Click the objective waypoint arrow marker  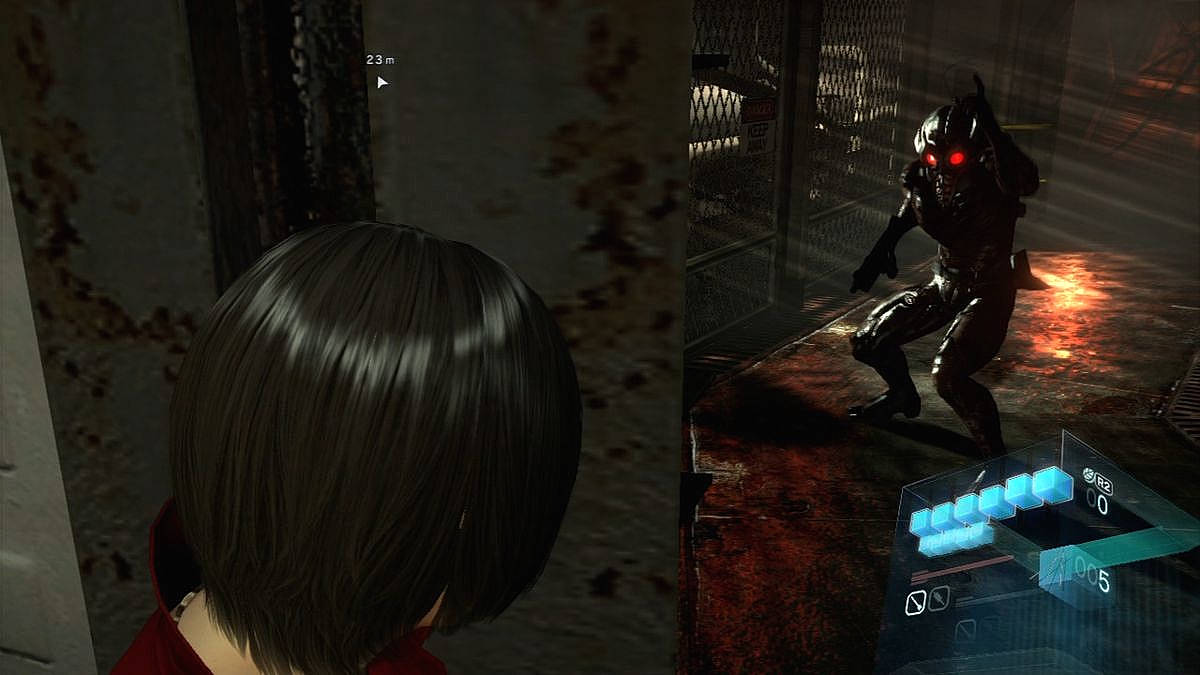(x=382, y=82)
